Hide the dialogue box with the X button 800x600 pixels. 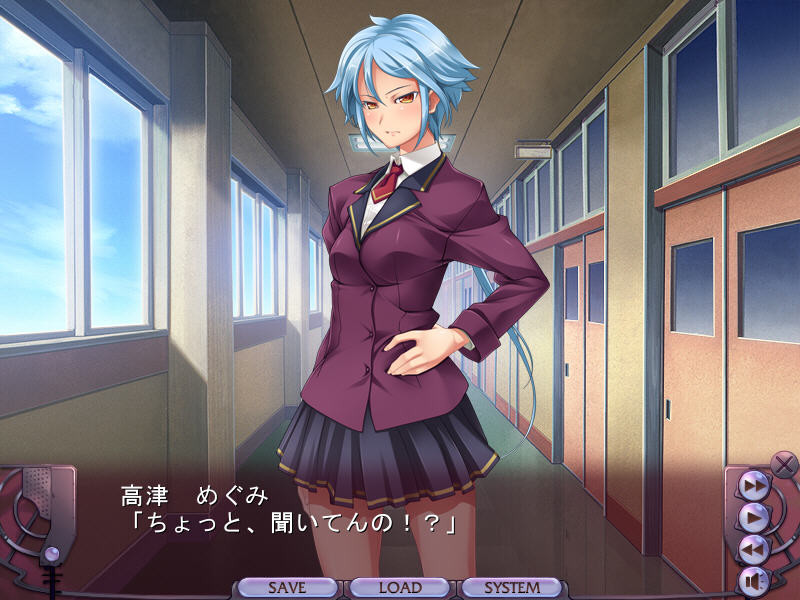[x=783, y=463]
